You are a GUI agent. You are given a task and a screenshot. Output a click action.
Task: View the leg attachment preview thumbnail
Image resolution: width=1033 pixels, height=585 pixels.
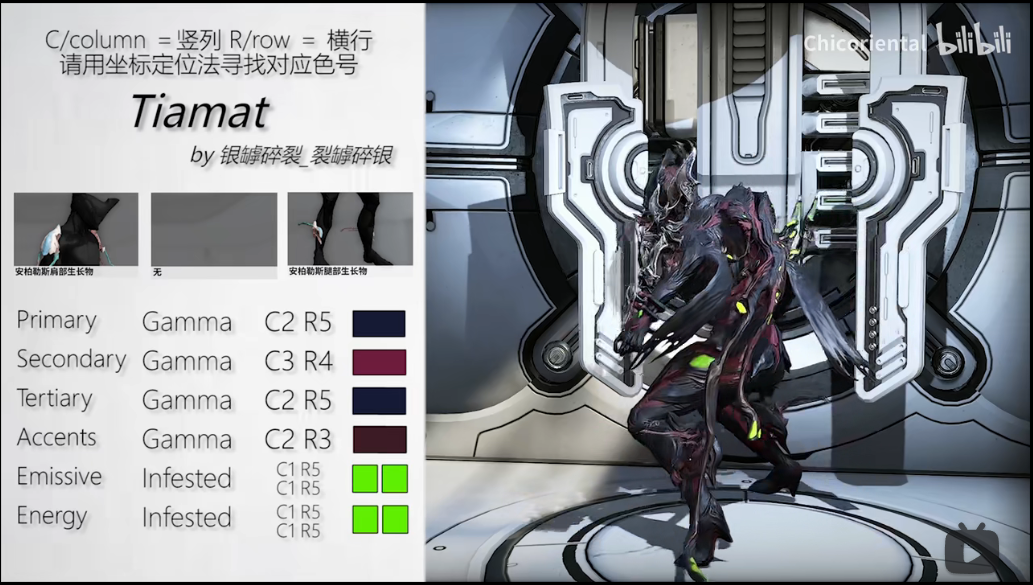(350, 229)
